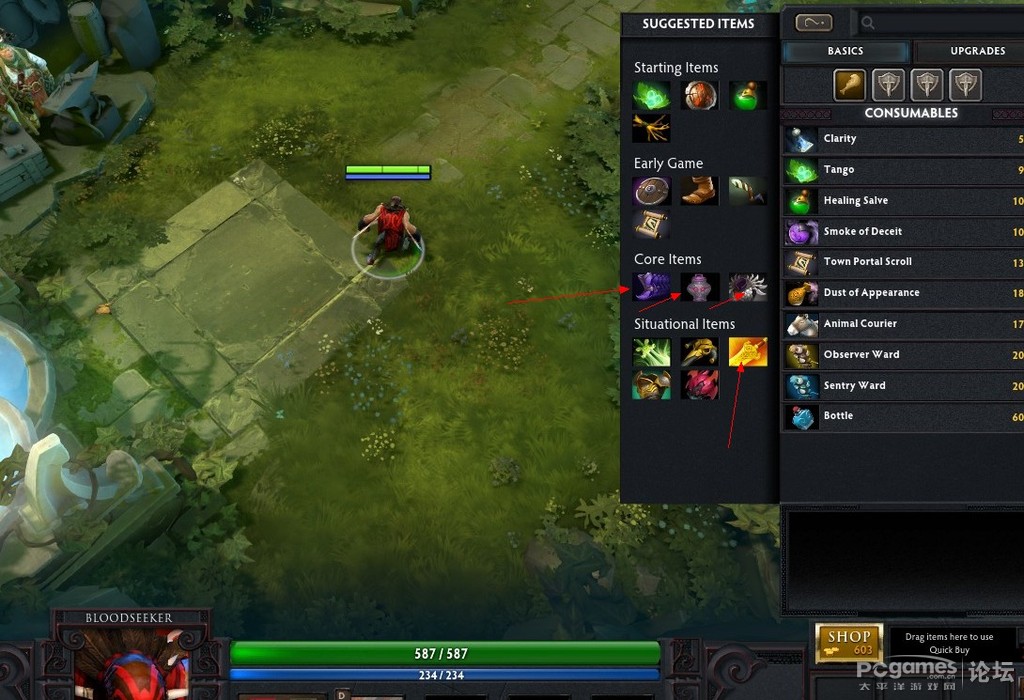Open the gold SHOP button
The height and width of the screenshot is (700, 1024).
849,642
